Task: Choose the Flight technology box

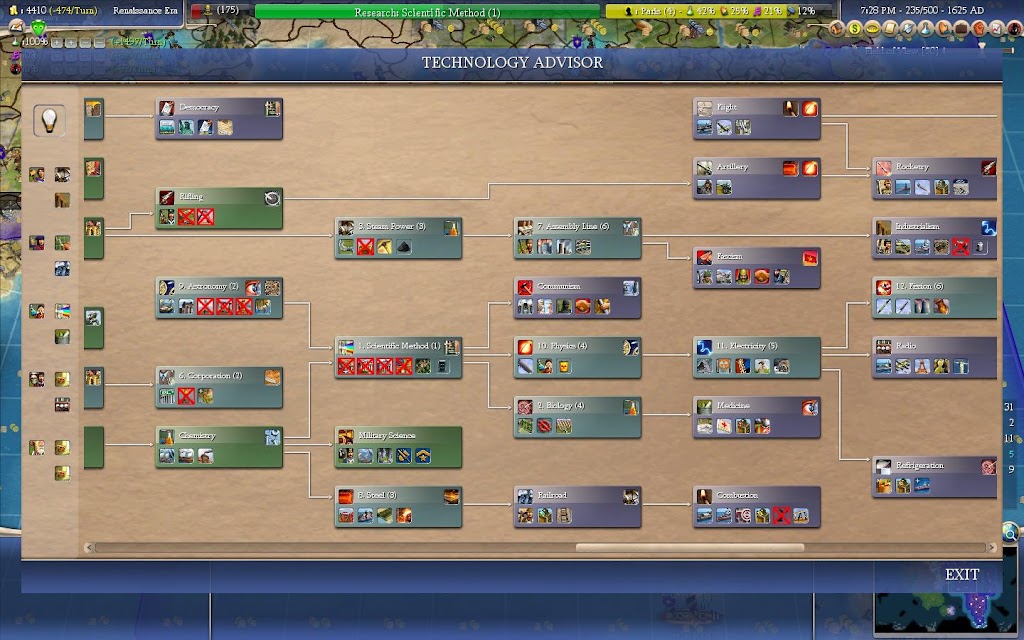Action: pyautogui.click(x=756, y=108)
